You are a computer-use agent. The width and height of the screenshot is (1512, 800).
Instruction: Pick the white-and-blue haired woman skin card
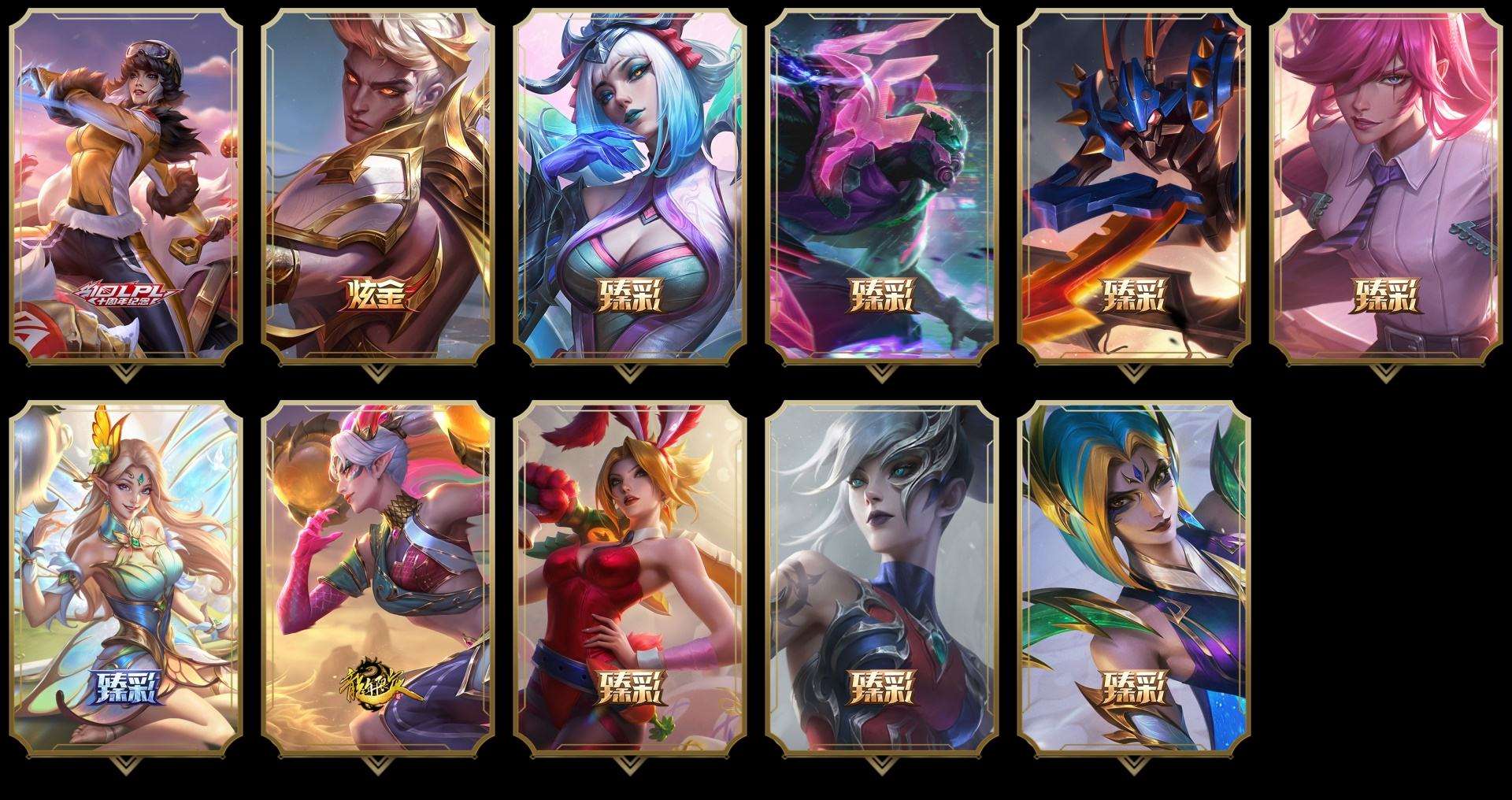coord(630,187)
